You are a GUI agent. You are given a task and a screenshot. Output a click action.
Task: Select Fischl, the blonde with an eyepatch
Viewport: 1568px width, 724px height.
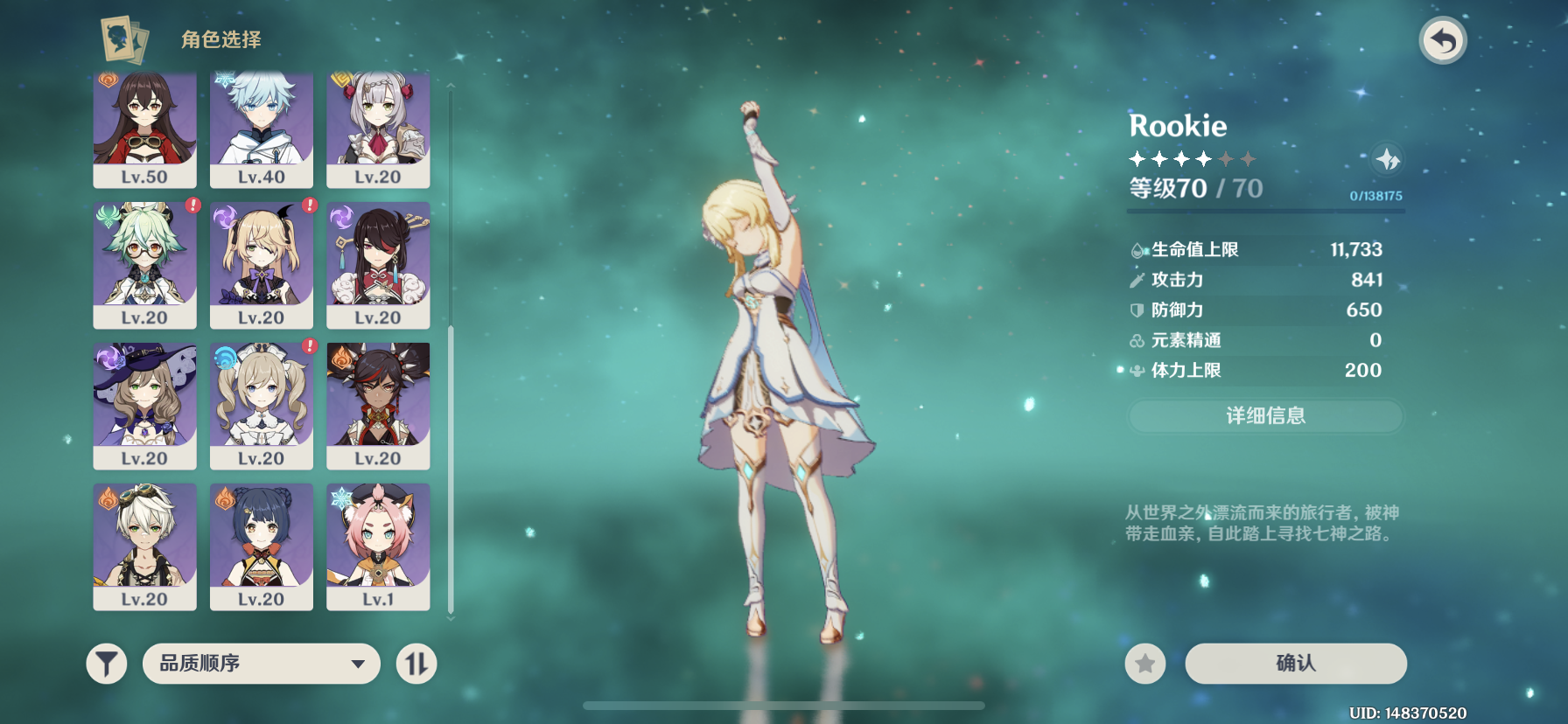[x=262, y=264]
